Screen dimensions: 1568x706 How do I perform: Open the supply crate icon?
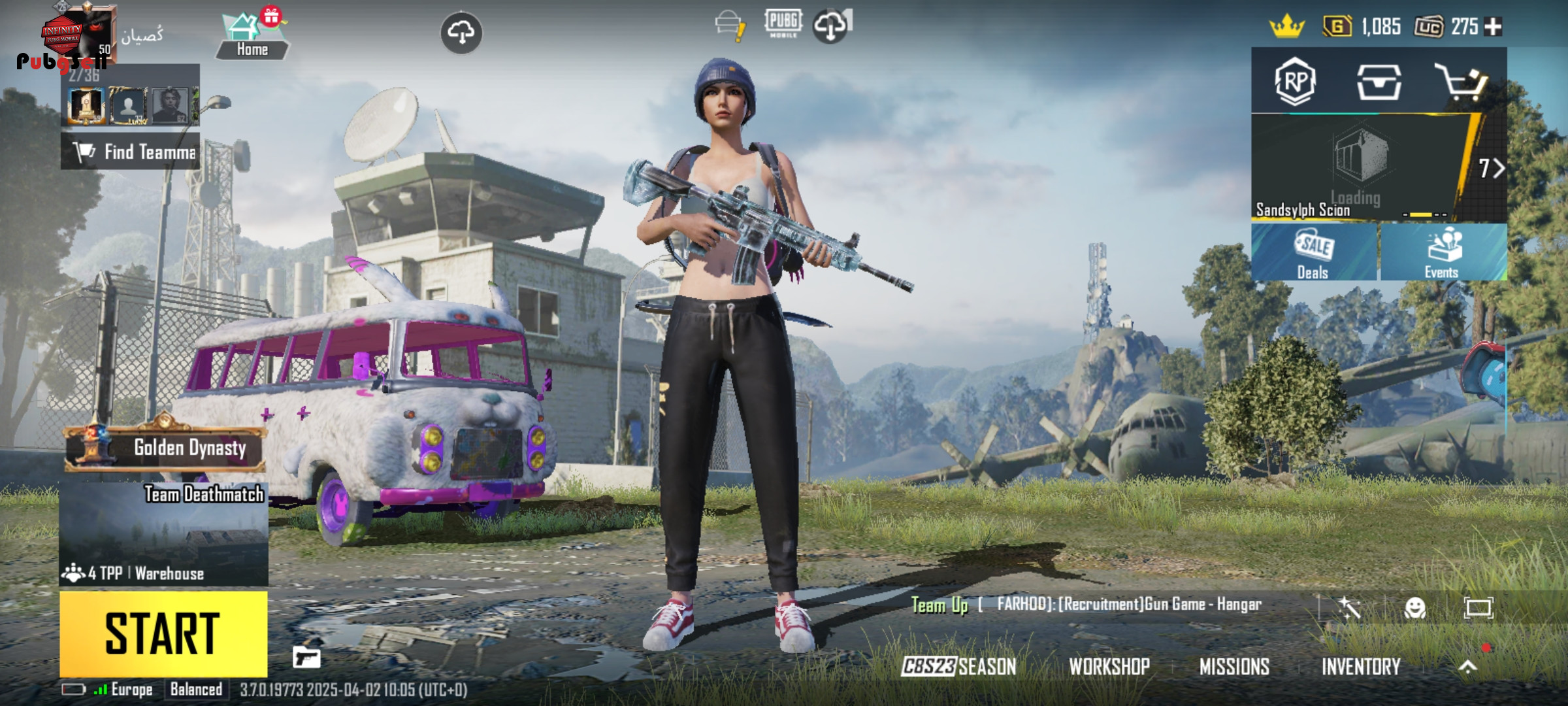[1379, 82]
